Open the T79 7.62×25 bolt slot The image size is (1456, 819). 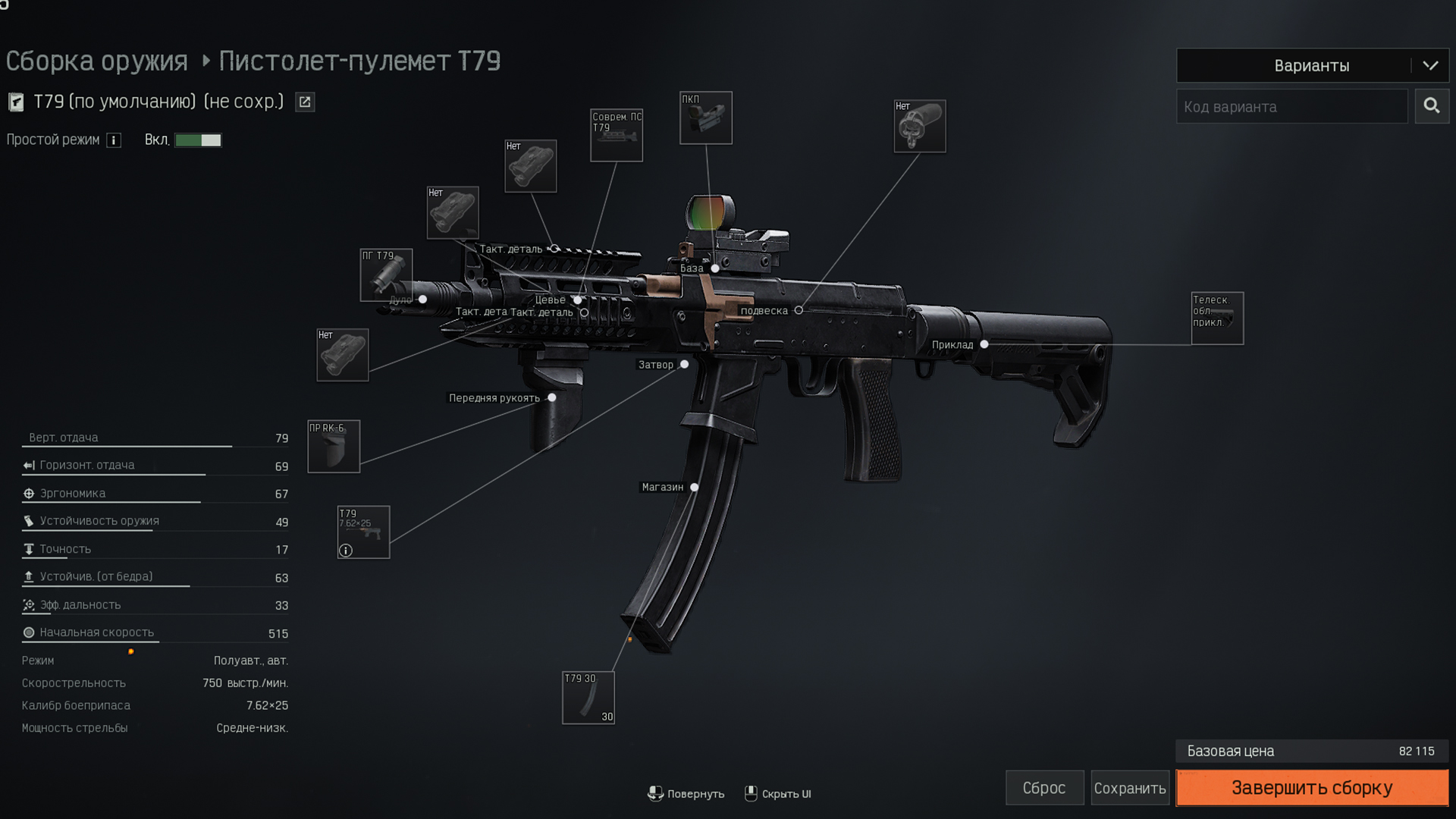363,532
